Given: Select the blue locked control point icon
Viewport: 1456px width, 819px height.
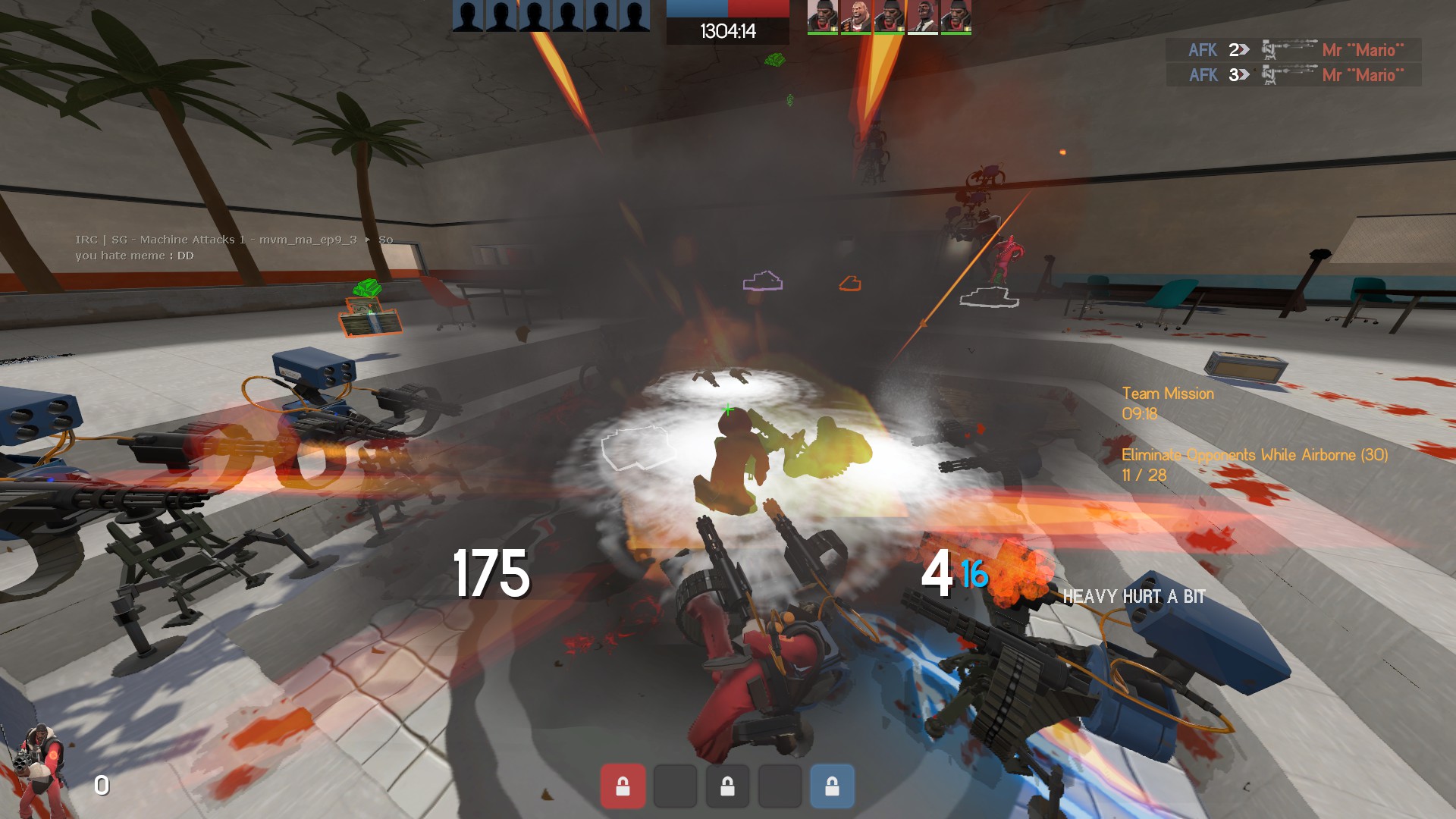Looking at the screenshot, I should coord(832,786).
